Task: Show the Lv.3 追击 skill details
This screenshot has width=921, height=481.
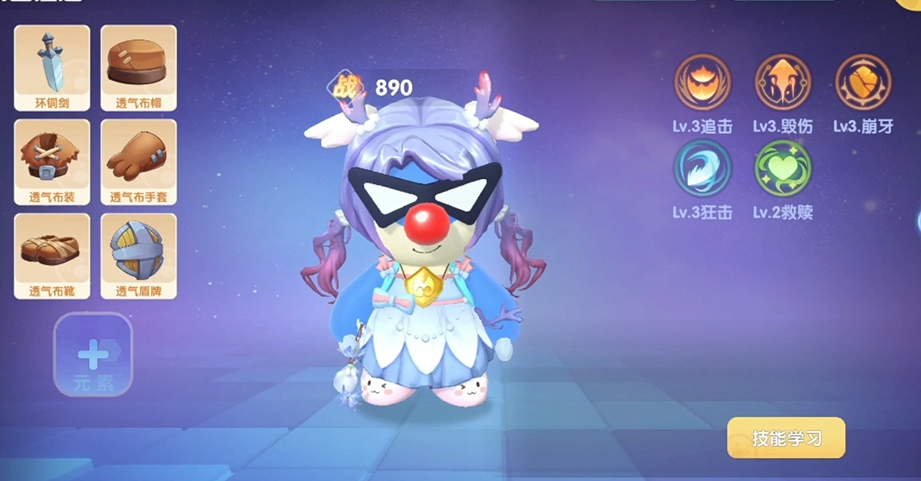Action: click(x=702, y=82)
